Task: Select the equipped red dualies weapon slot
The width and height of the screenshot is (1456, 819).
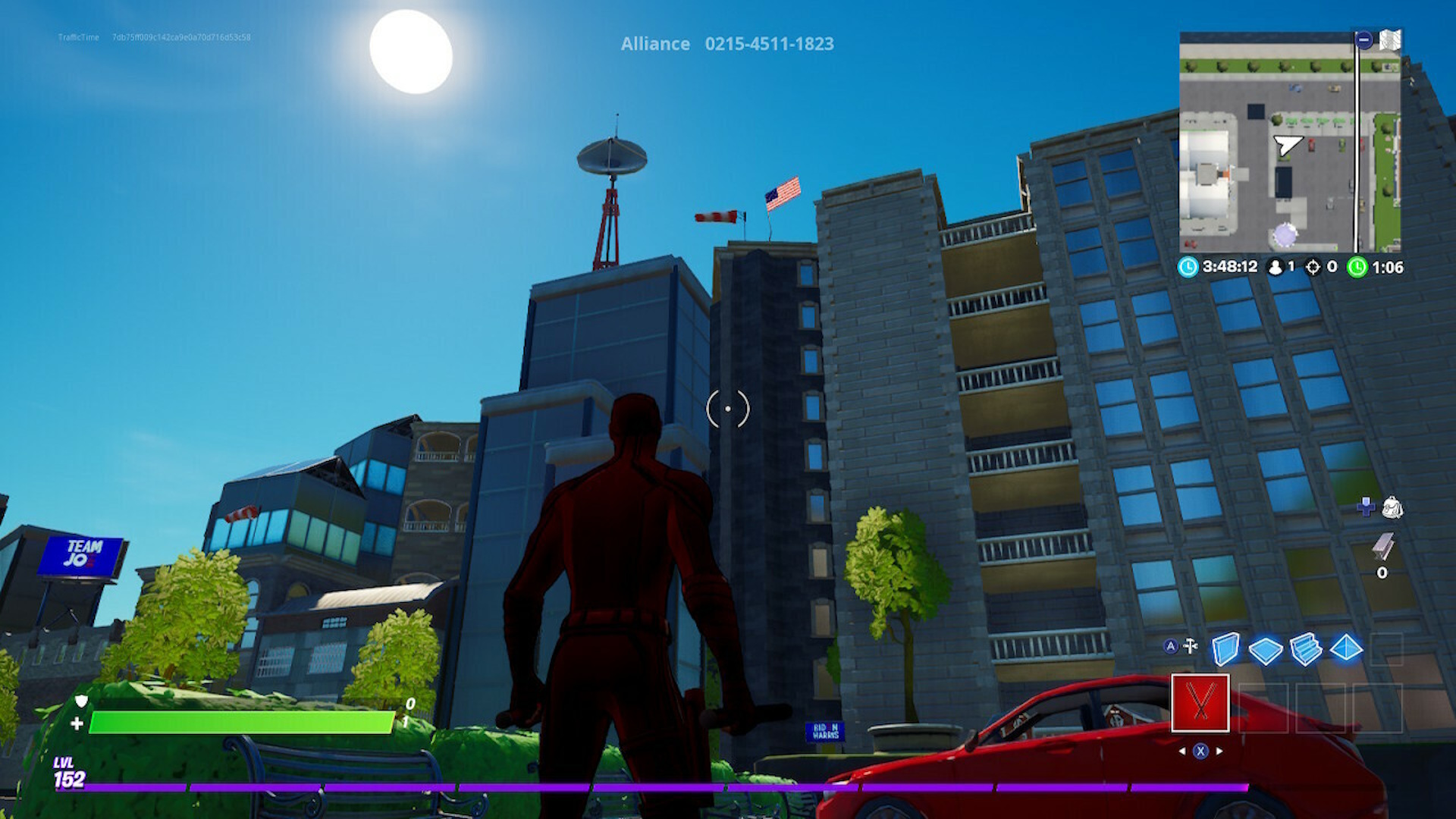Action: 1200,703
